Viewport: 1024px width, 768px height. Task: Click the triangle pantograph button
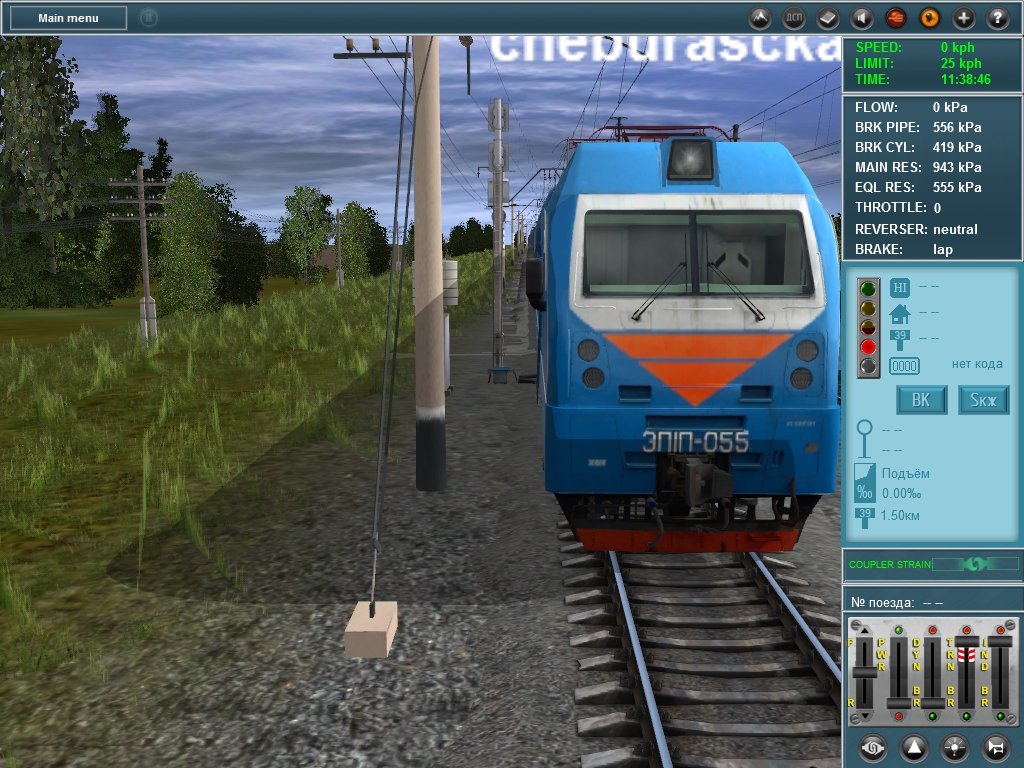pyautogui.click(x=914, y=747)
